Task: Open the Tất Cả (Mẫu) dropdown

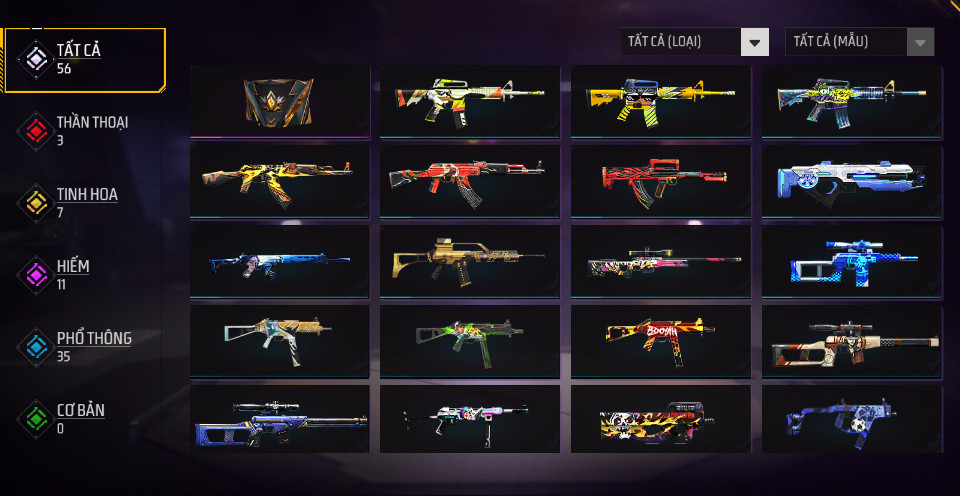Action: pos(860,42)
